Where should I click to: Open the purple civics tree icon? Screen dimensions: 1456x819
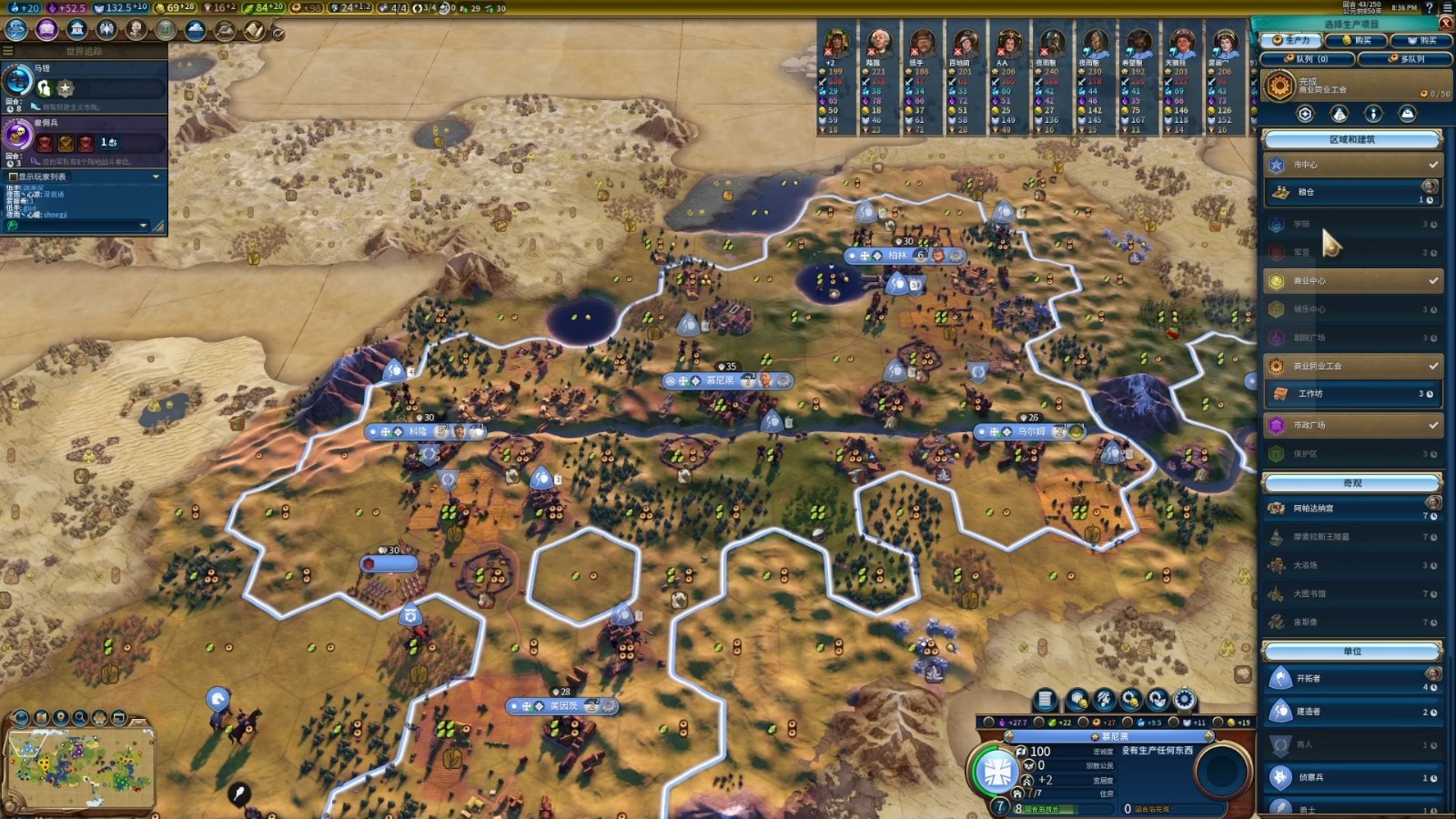46,30
